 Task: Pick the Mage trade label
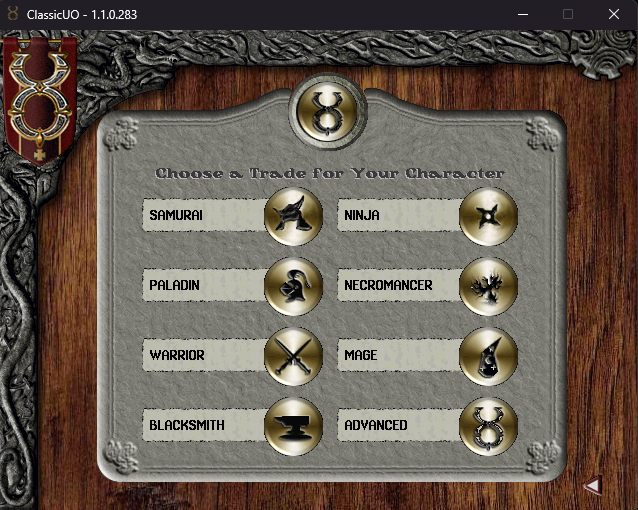pyautogui.click(x=361, y=355)
